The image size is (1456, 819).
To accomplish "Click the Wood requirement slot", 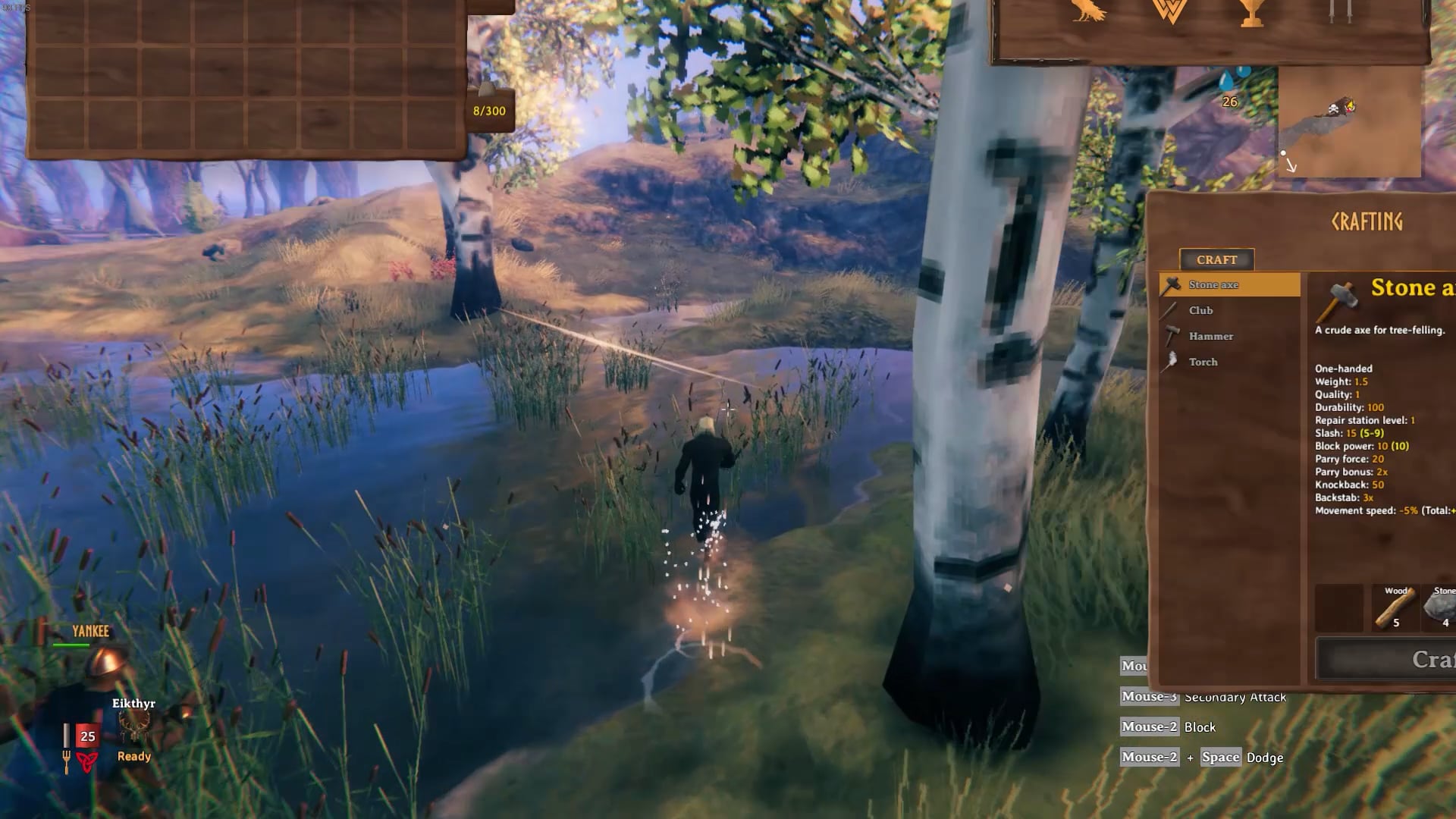I will [1395, 607].
